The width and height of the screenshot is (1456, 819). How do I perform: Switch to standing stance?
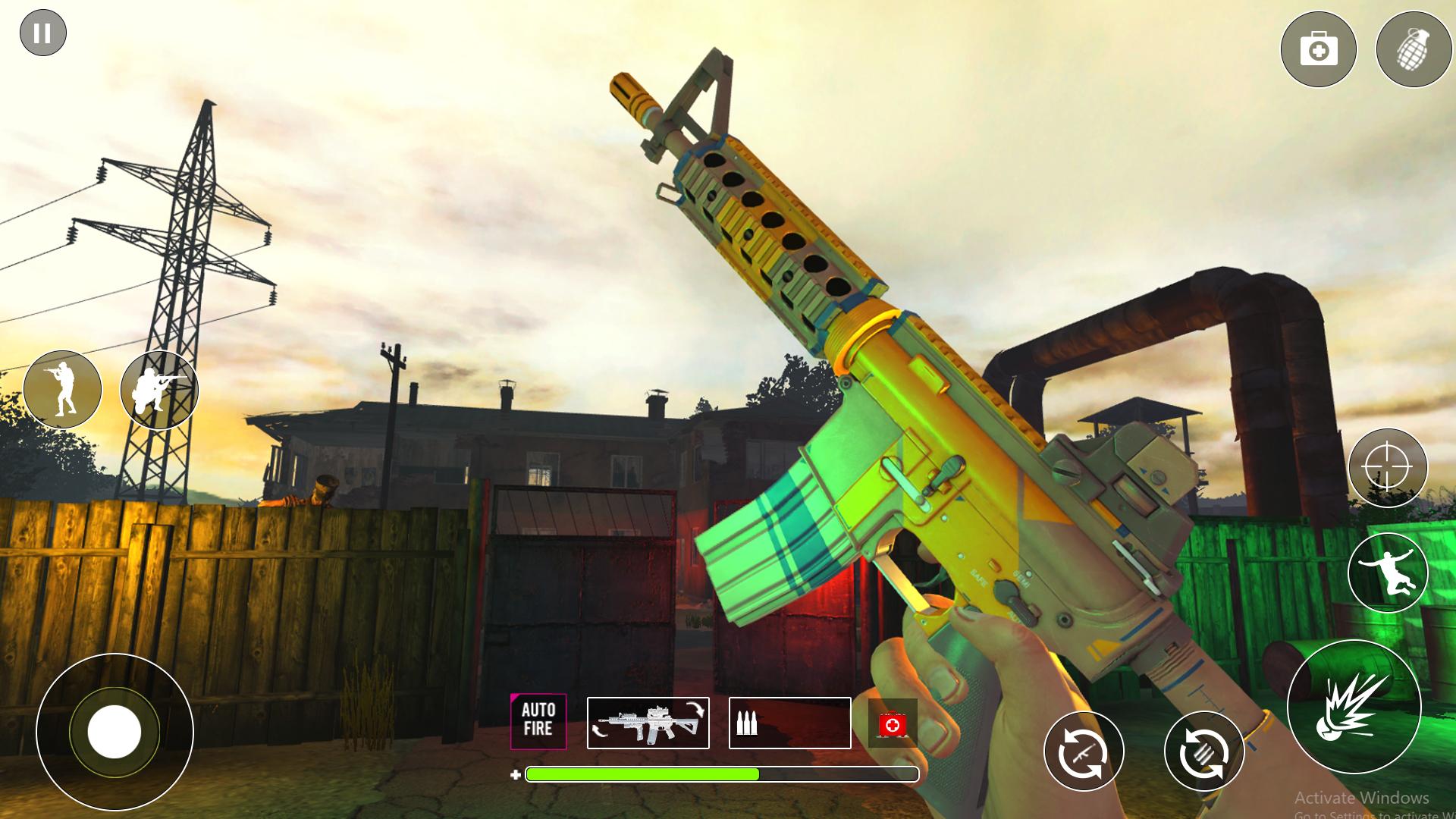pos(62,390)
